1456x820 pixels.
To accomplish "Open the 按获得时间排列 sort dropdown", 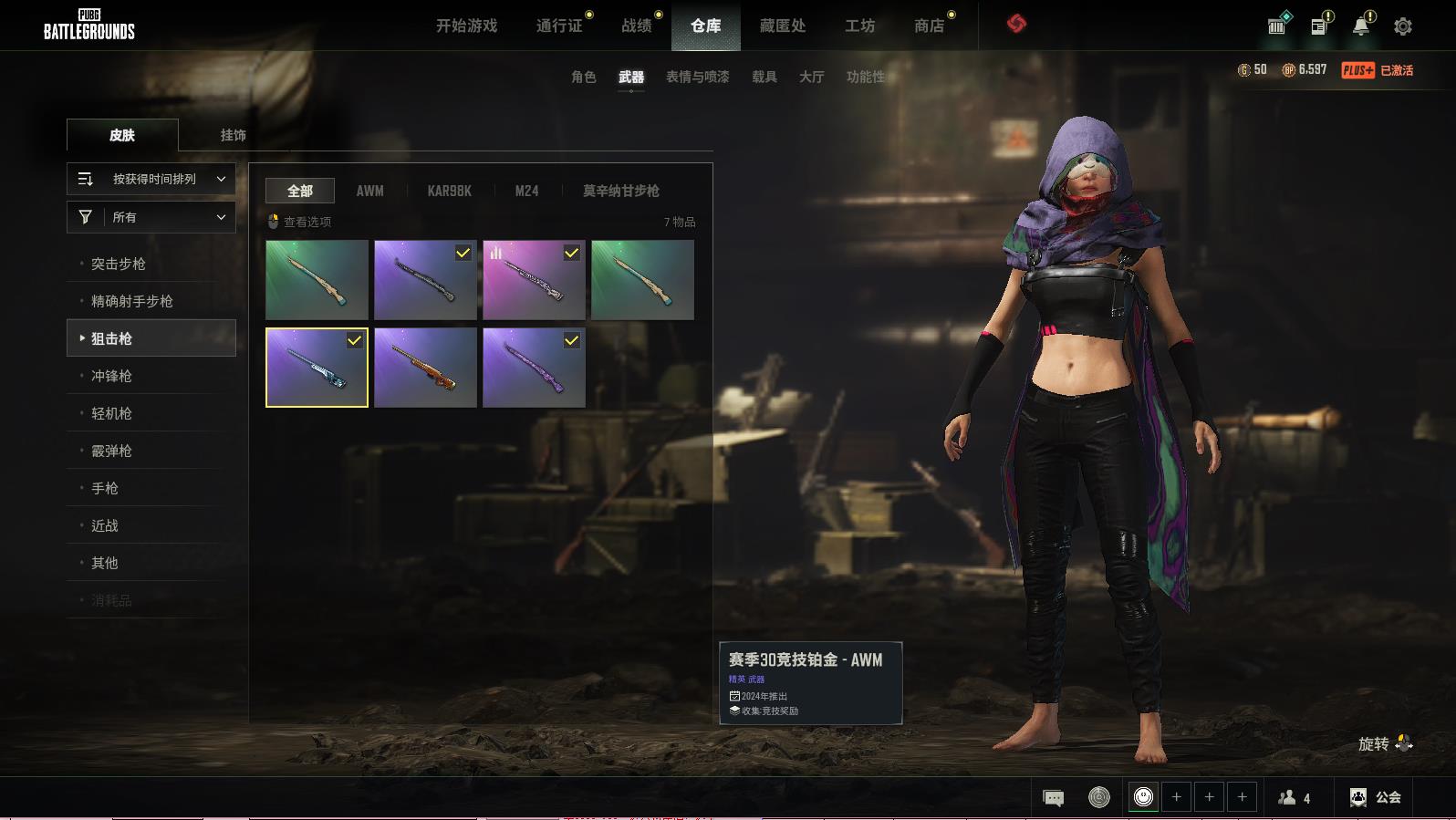I will click(151, 179).
